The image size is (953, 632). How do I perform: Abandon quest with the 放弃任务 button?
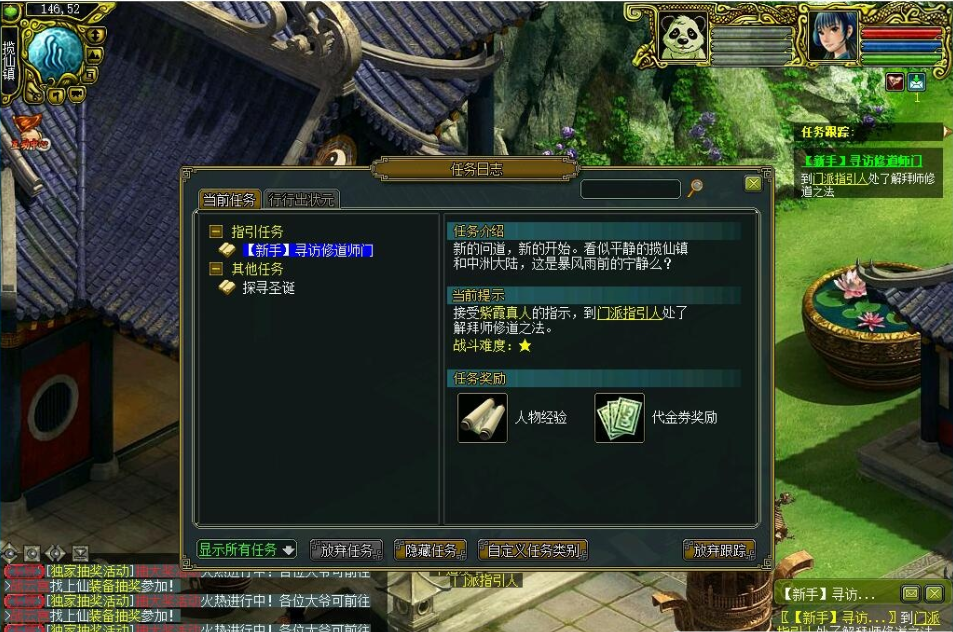346,550
